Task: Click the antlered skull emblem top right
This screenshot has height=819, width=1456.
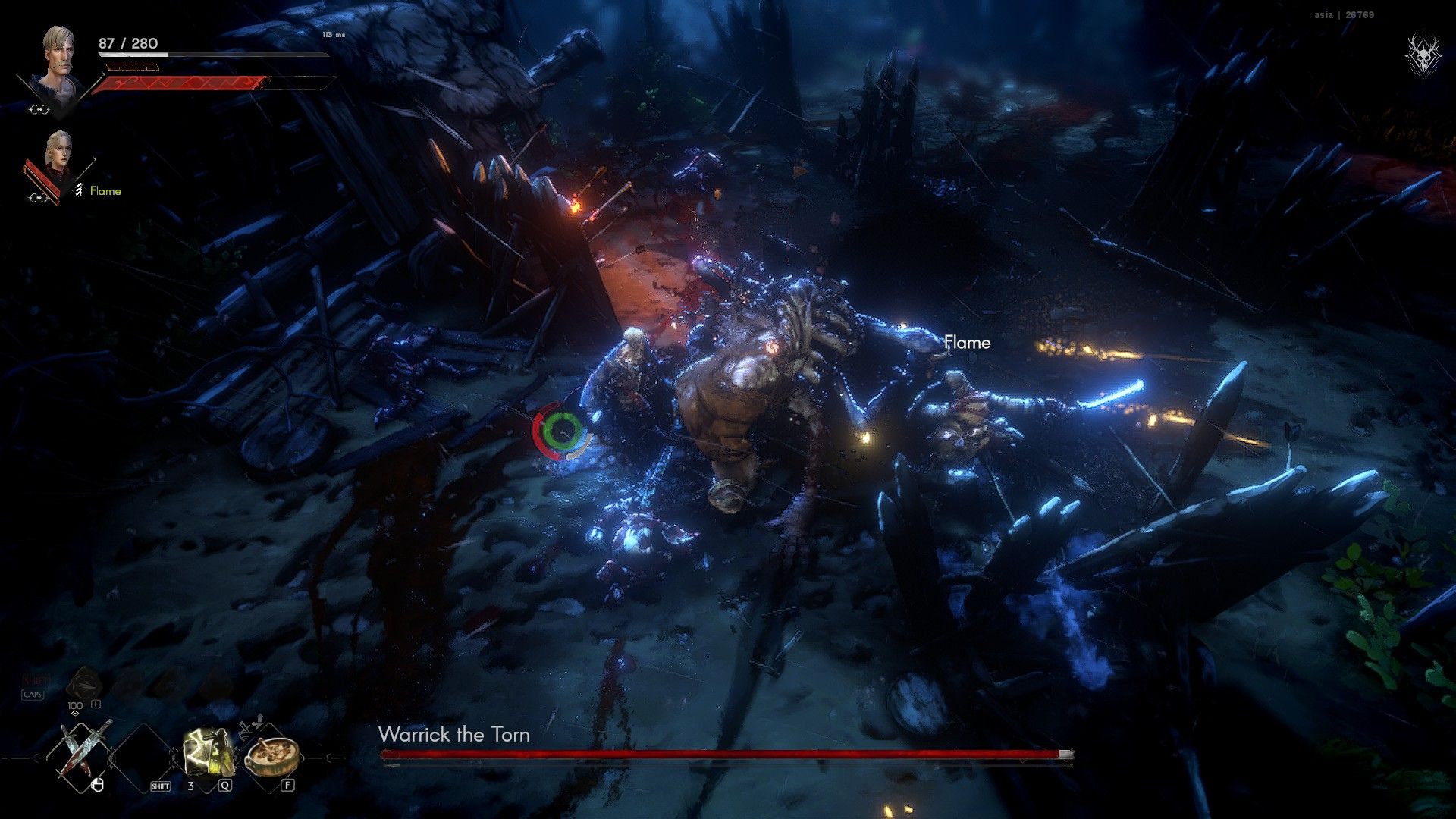Action: tap(1424, 55)
